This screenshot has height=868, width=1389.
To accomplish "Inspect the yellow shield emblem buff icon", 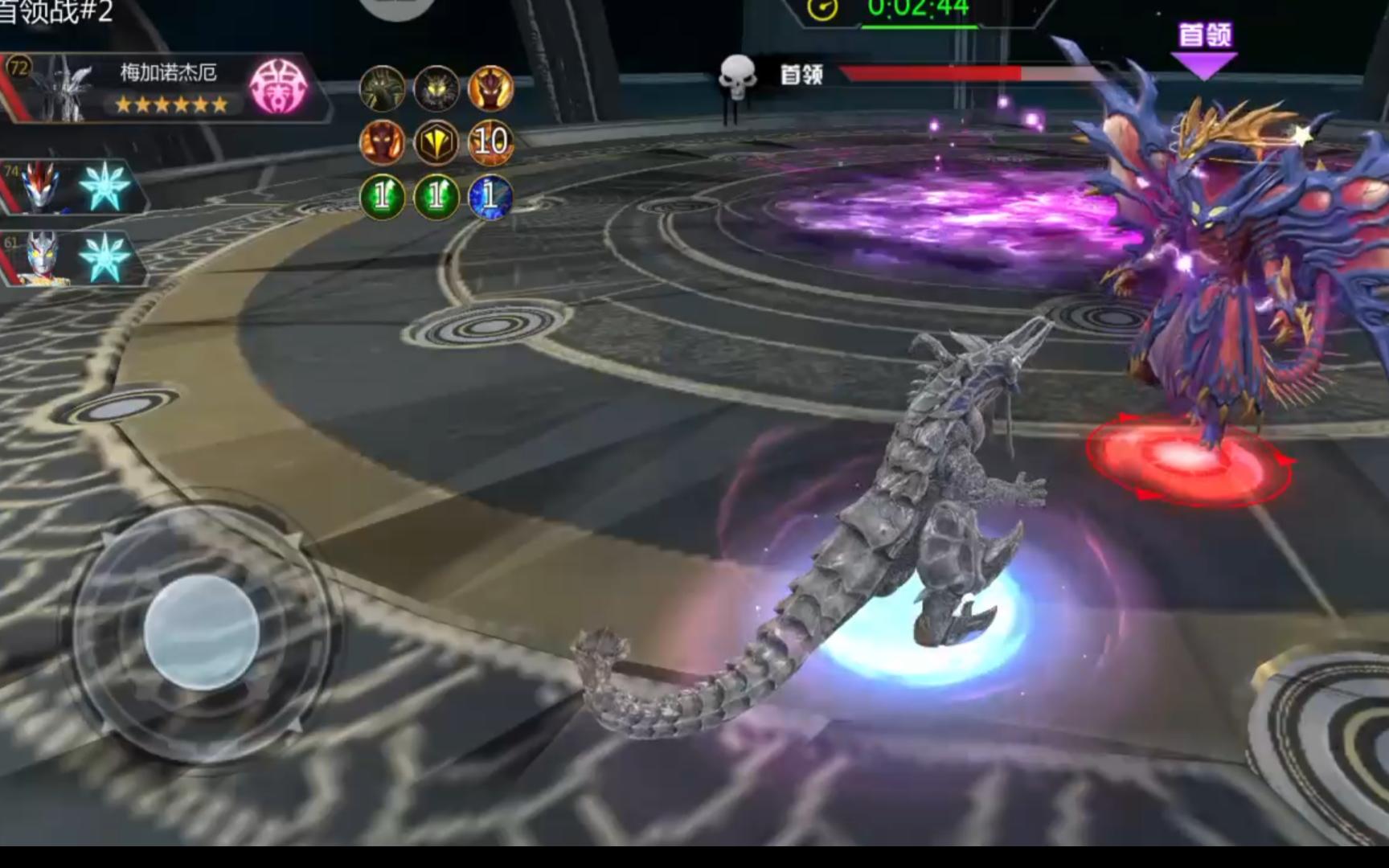I will (x=436, y=142).
